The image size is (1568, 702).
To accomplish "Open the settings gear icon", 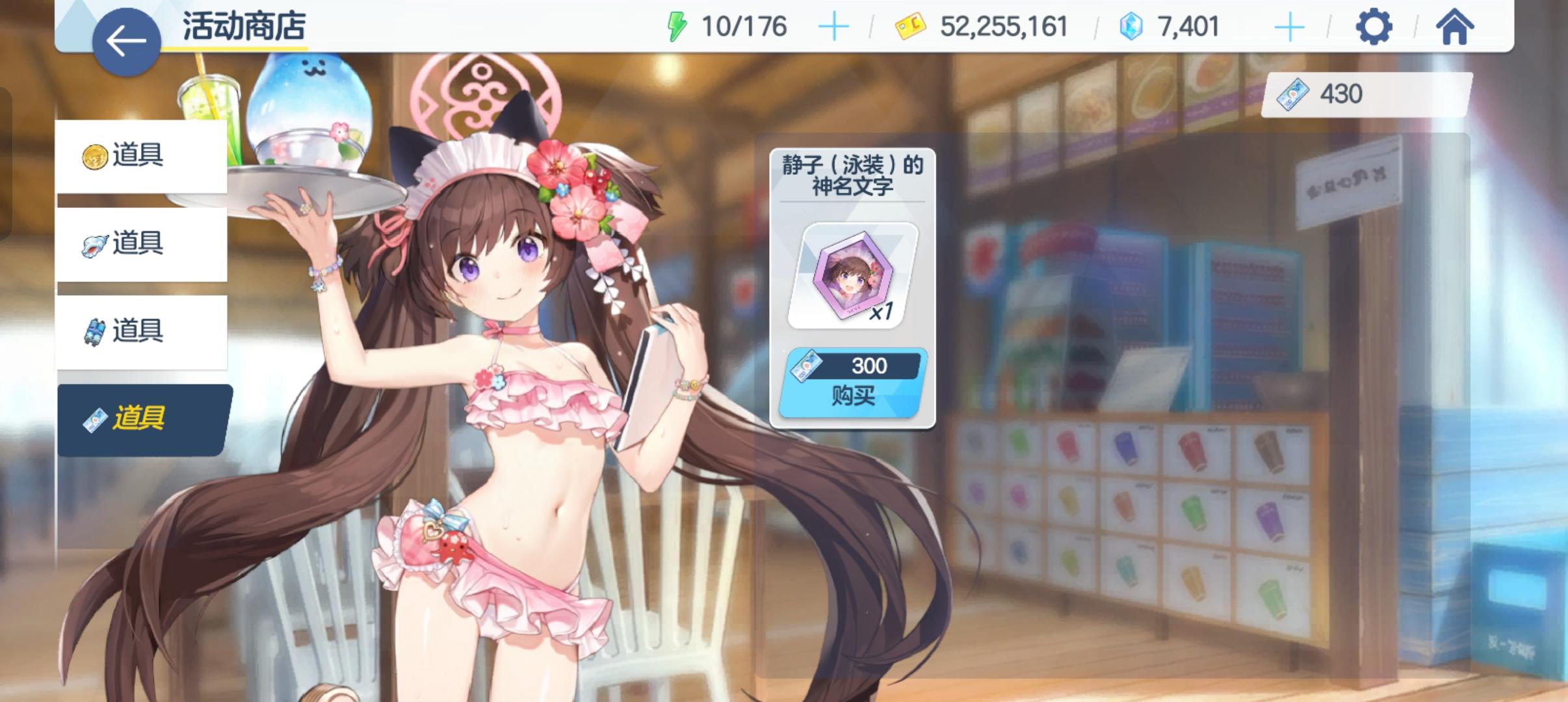I will click(x=1375, y=27).
